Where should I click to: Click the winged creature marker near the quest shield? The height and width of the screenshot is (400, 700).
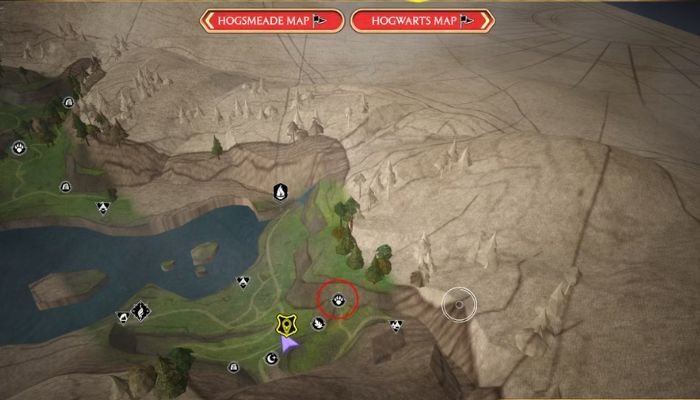click(x=318, y=323)
